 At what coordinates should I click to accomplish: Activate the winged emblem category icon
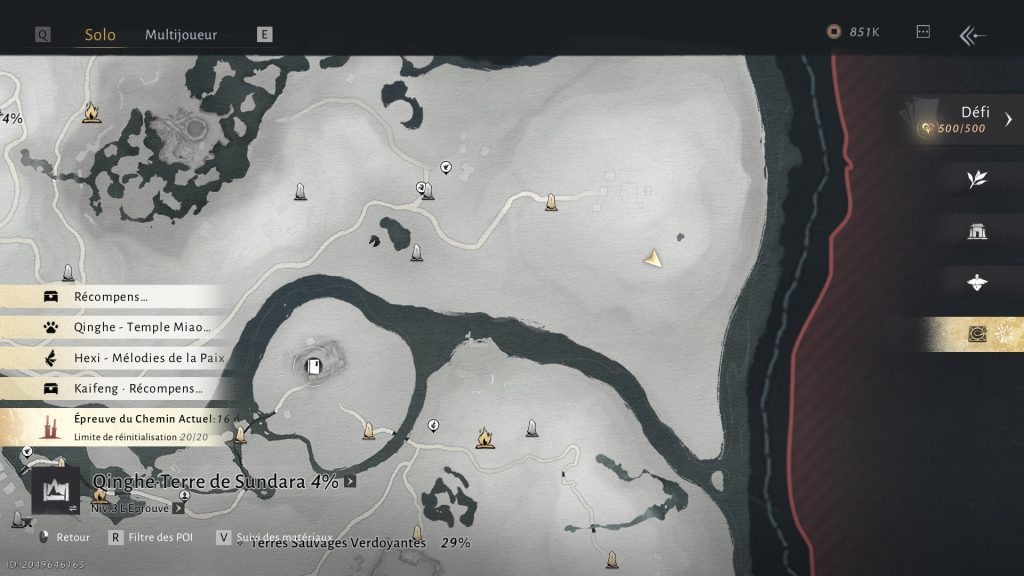pyautogui.click(x=977, y=283)
